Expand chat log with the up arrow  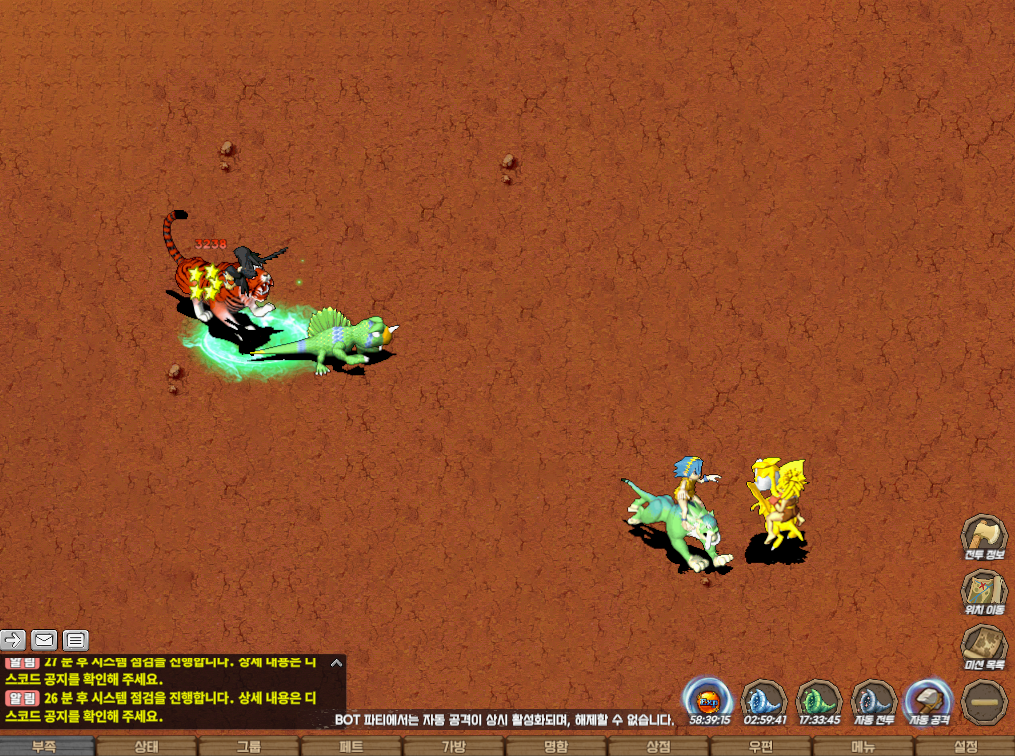(x=337, y=662)
